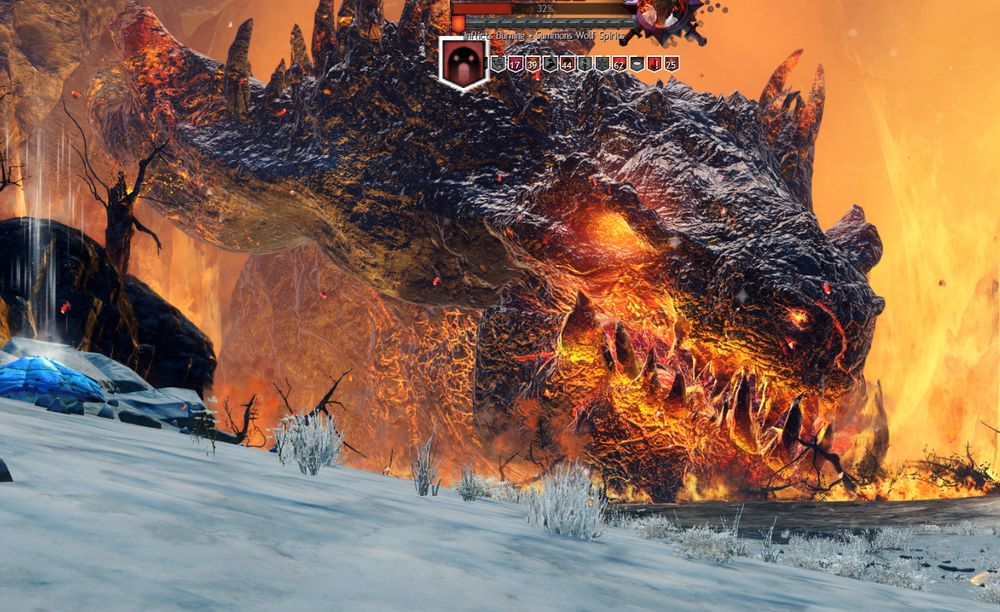Click the red exclamation mark effect icon
1000x612 pixels.
click(654, 64)
